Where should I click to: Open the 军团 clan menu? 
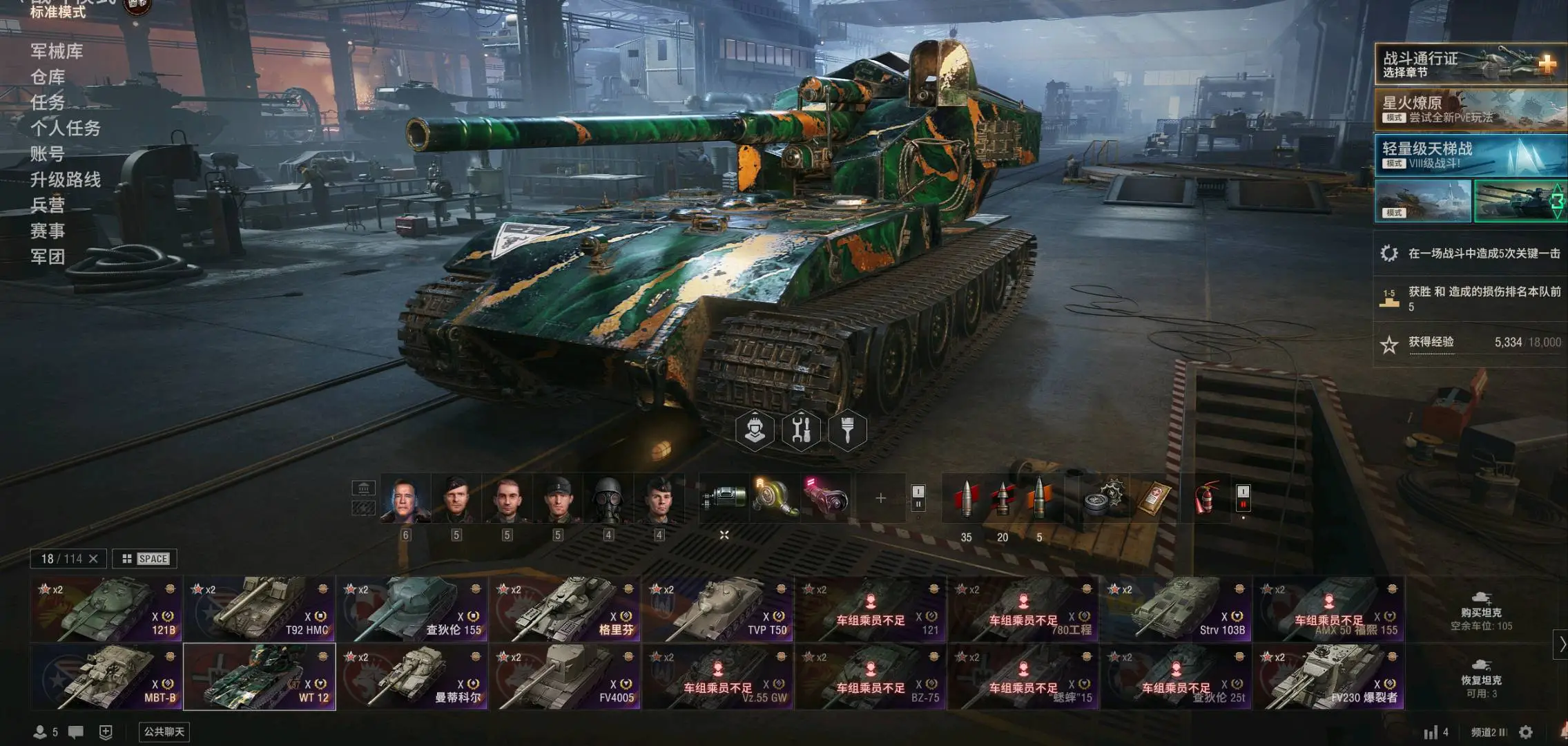coord(48,257)
